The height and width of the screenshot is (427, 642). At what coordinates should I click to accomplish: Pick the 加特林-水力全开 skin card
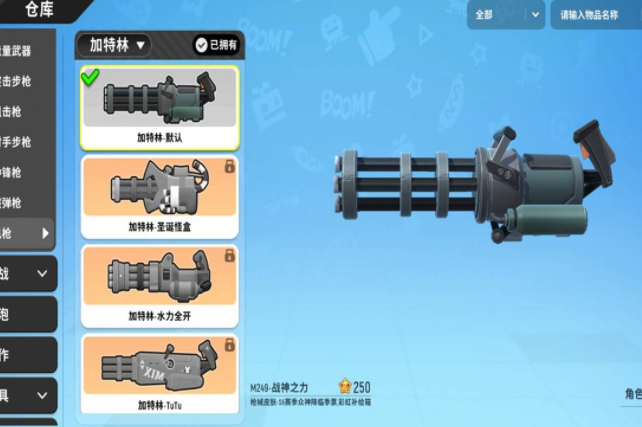pos(160,285)
